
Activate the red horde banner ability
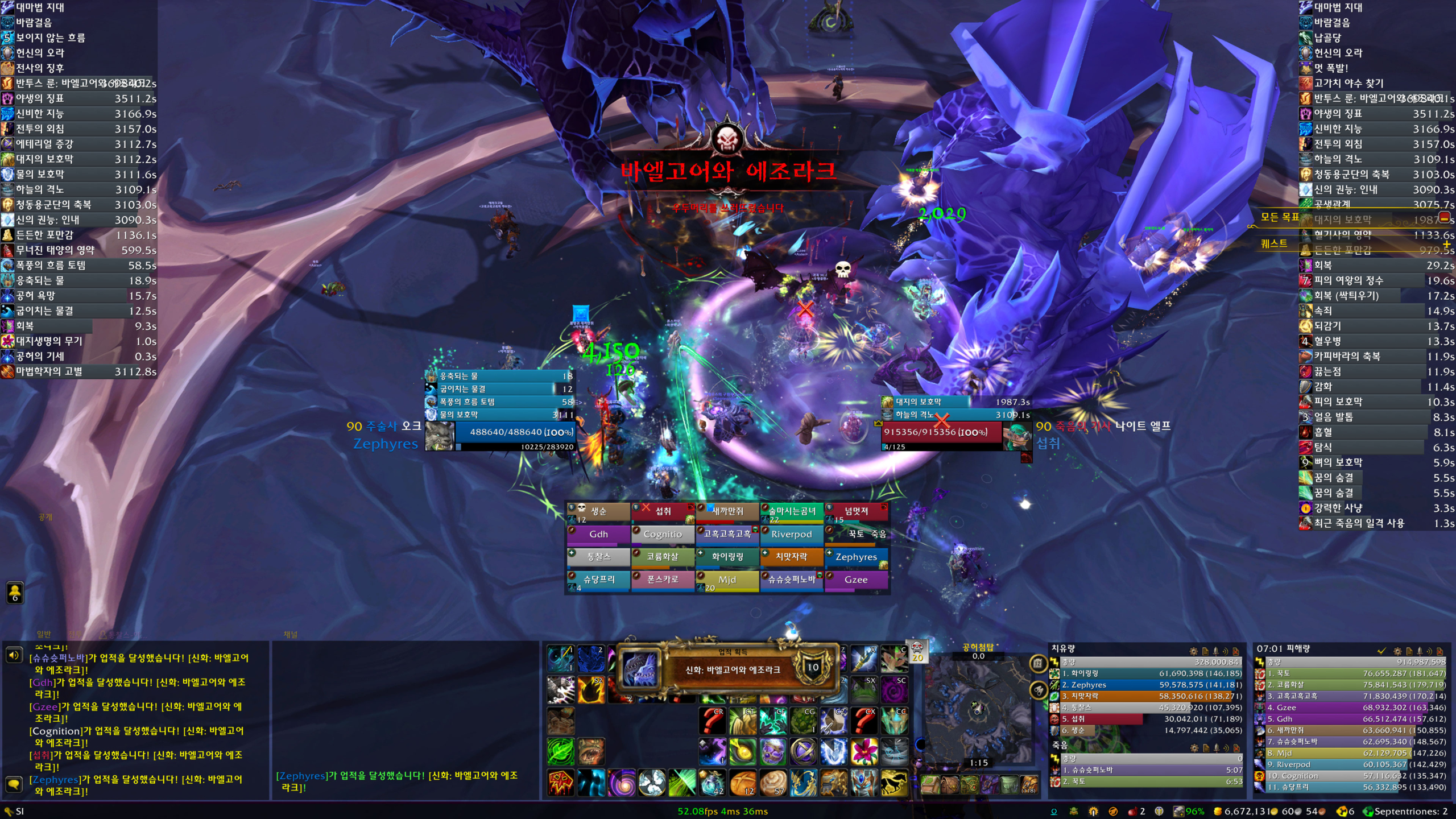(x=561, y=783)
